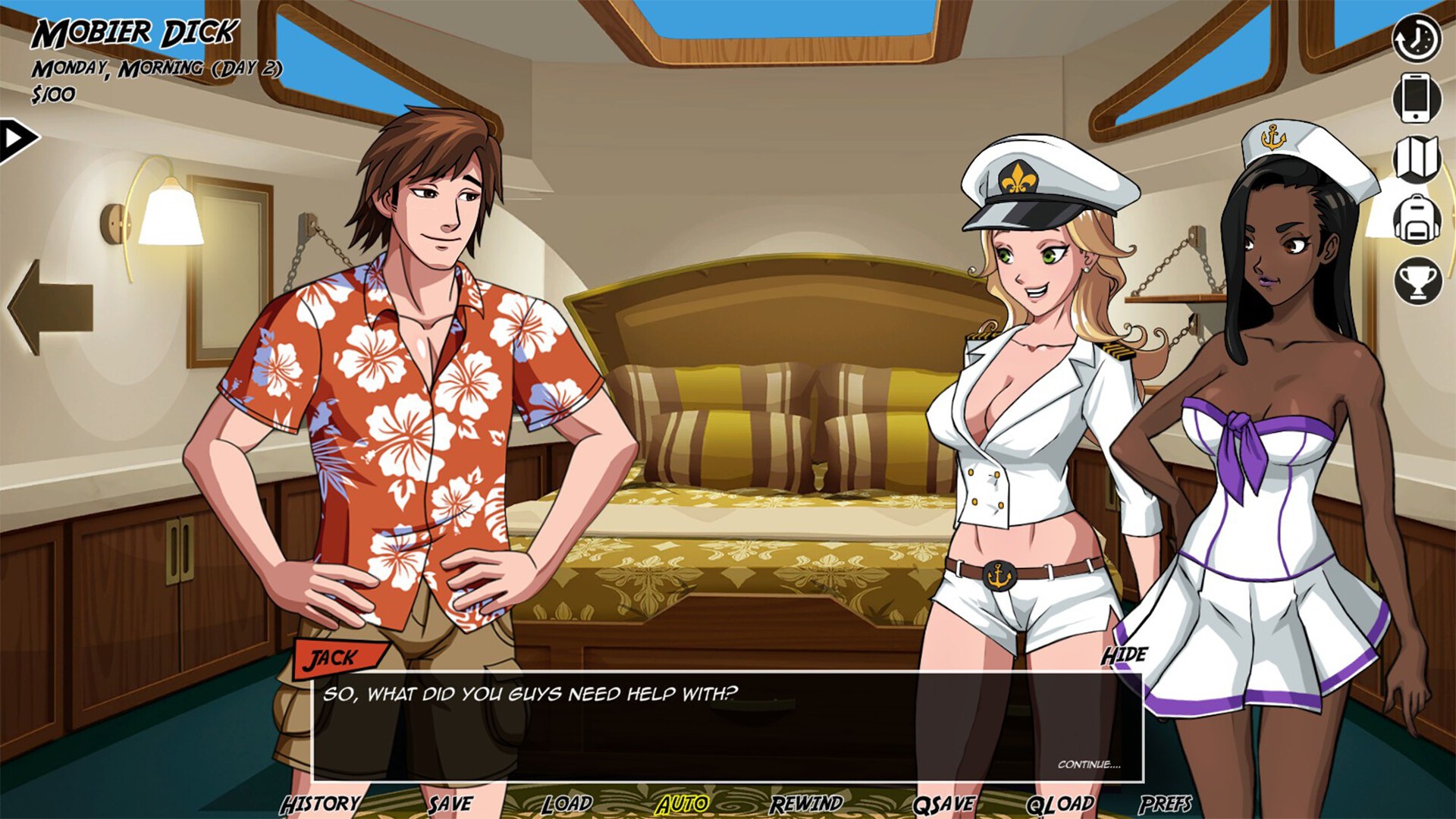Screen dimensions: 1456x819
Task: Continue to the next dialogue line
Action: click(1088, 764)
